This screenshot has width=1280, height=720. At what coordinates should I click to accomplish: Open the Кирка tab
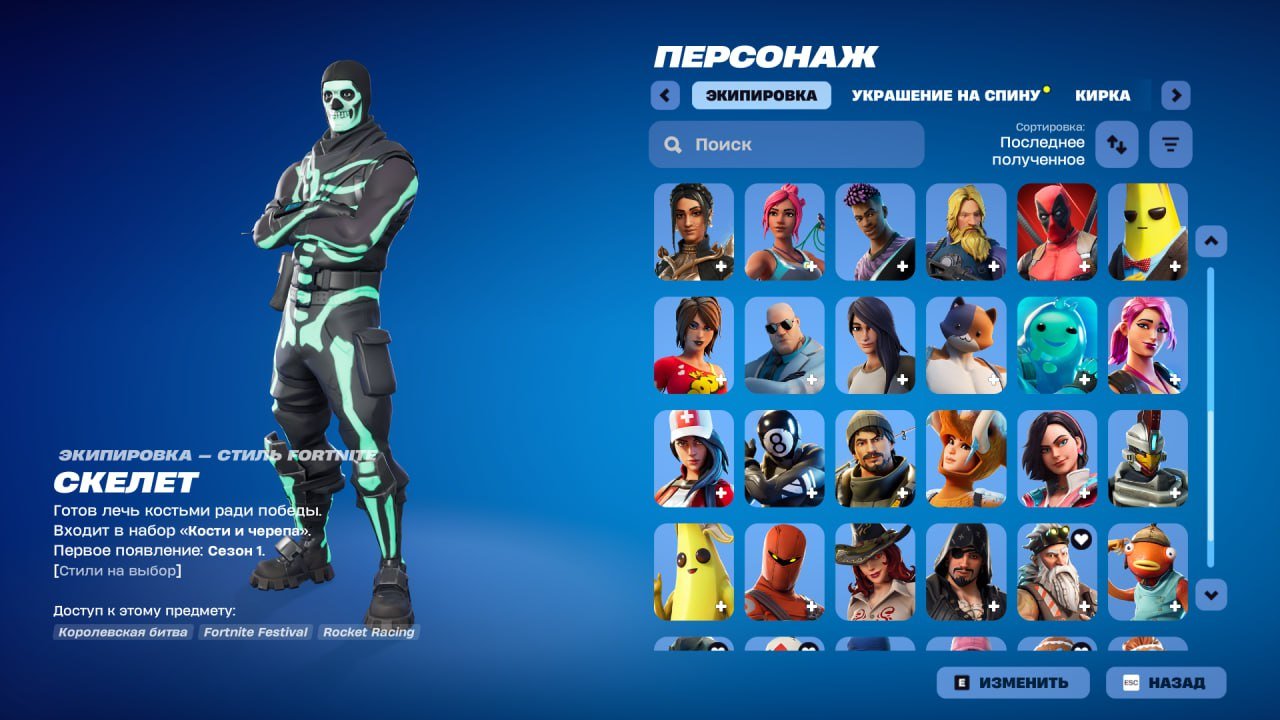[x=1102, y=96]
